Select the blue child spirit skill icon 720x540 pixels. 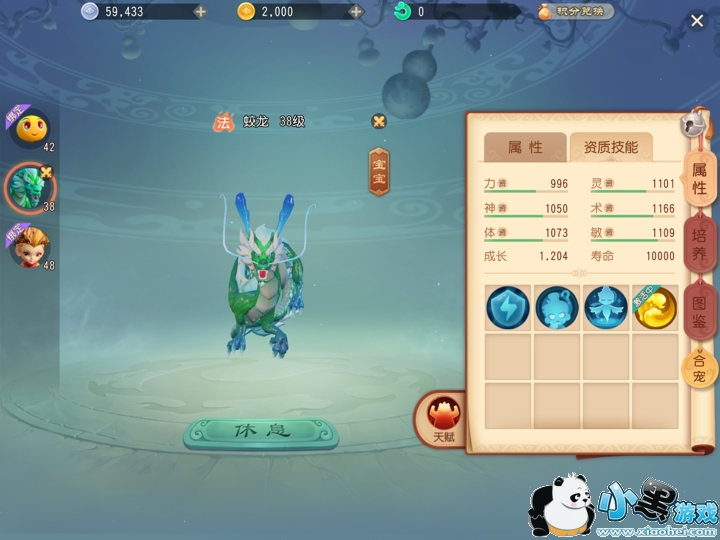click(x=556, y=308)
